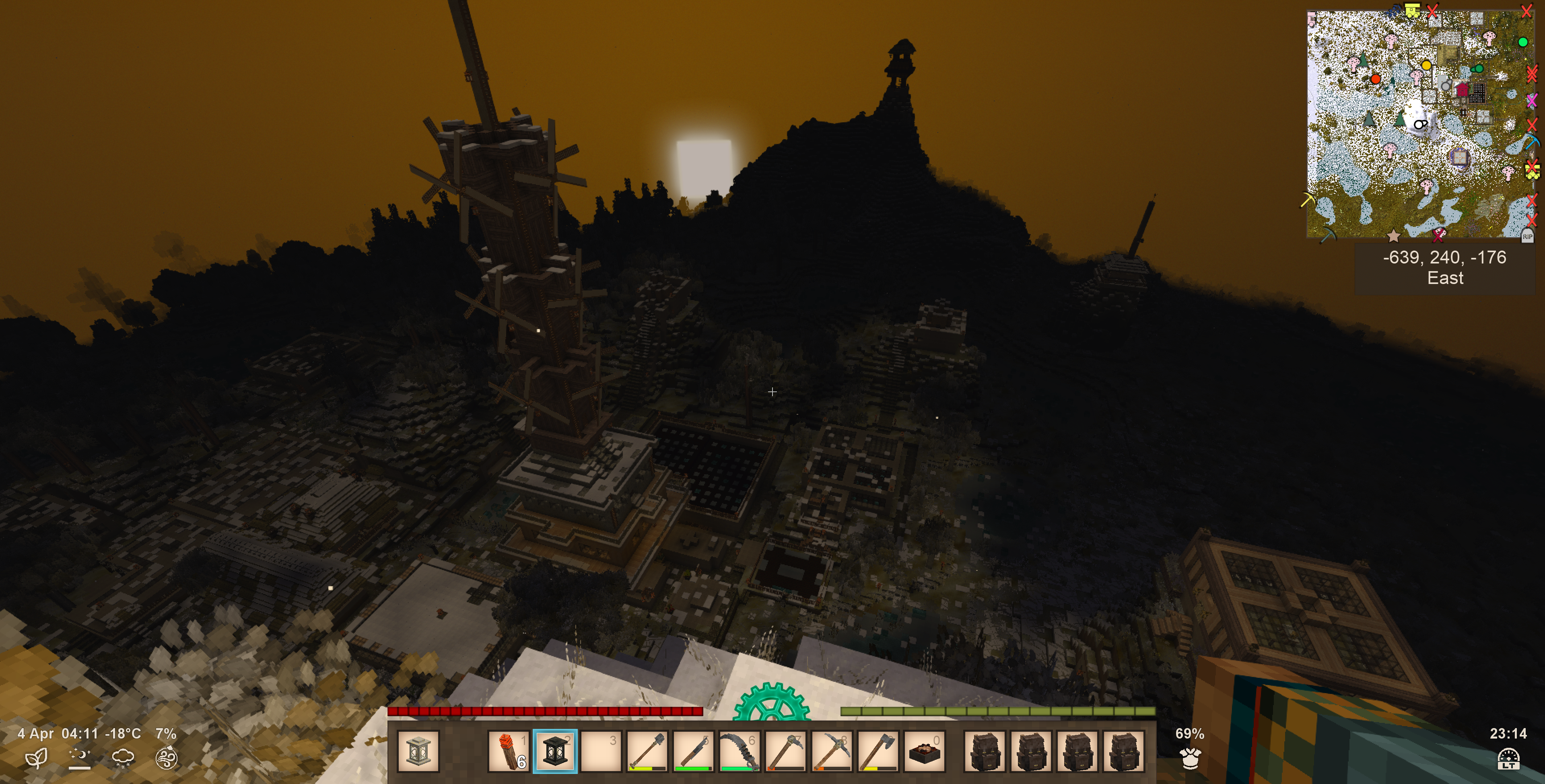Image resolution: width=1545 pixels, height=784 pixels.
Task: Click the snow cloud weather icon
Action: (x=123, y=758)
